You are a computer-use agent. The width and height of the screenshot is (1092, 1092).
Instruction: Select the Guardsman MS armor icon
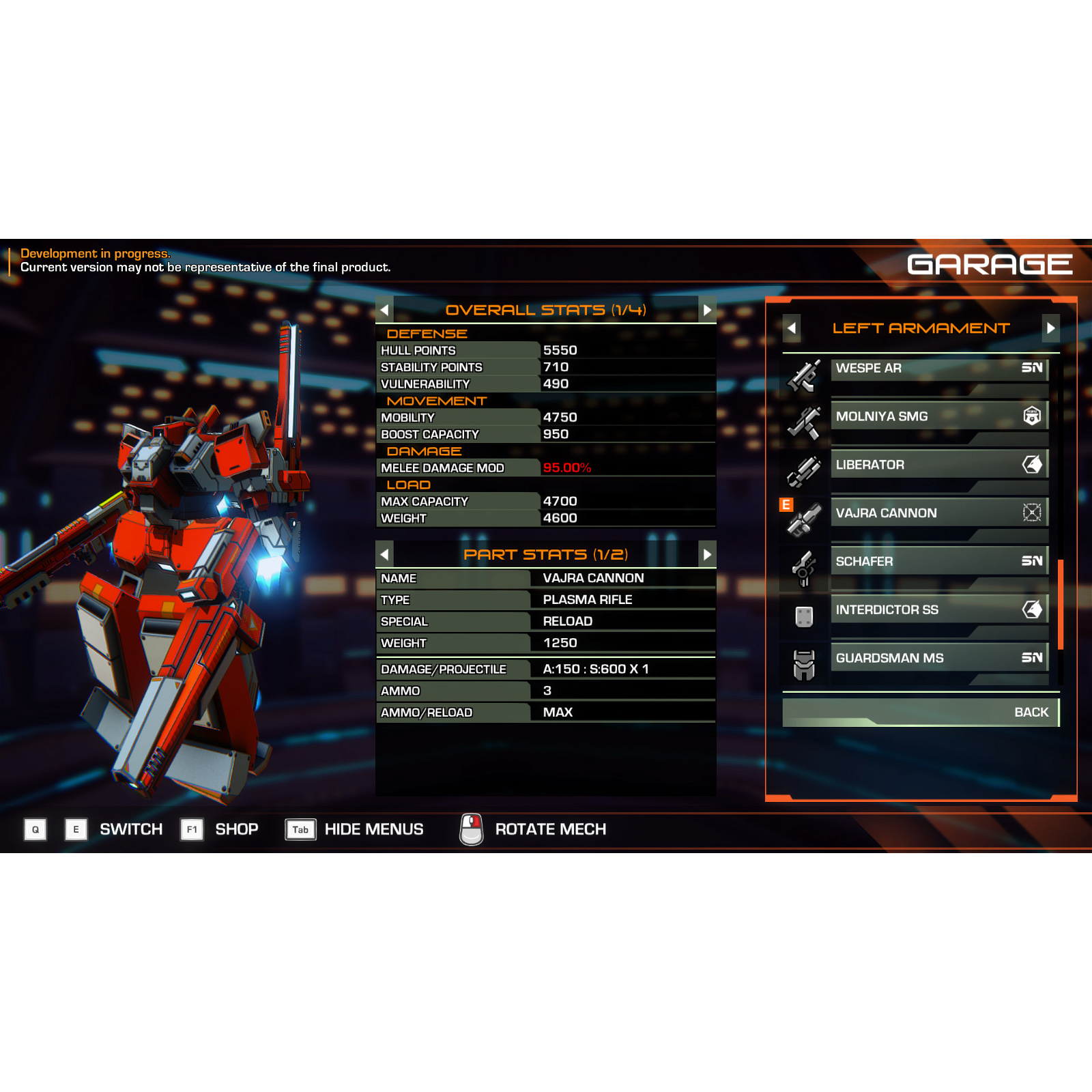point(804,662)
